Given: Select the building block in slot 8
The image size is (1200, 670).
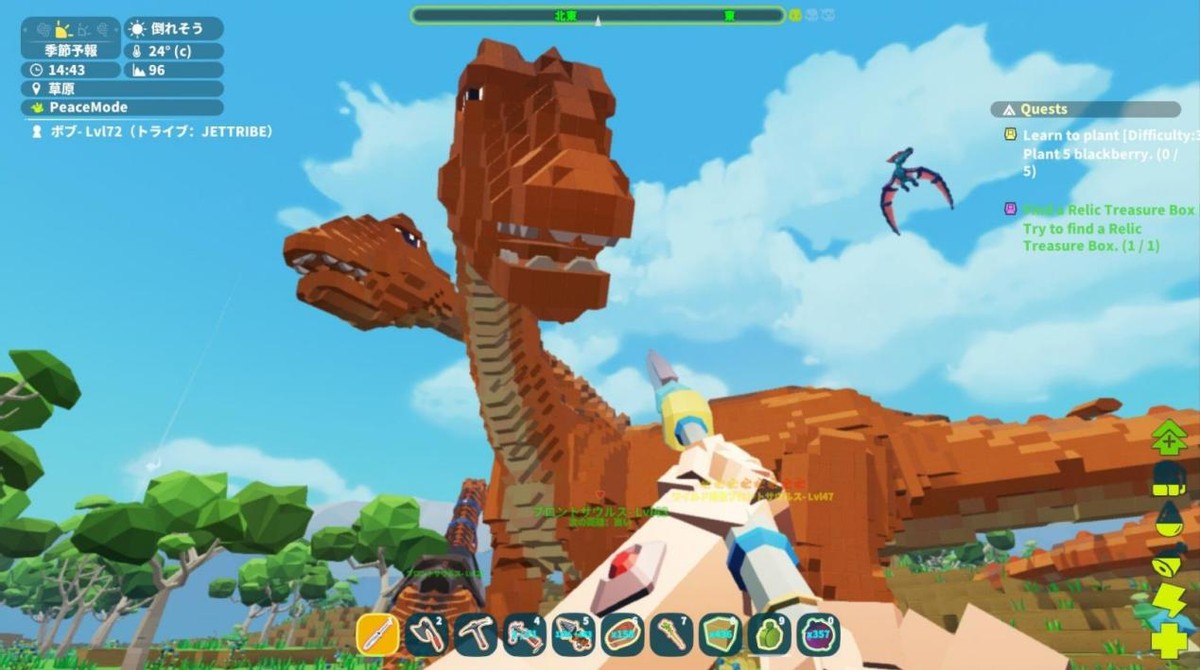Looking at the screenshot, I should coord(720,634).
